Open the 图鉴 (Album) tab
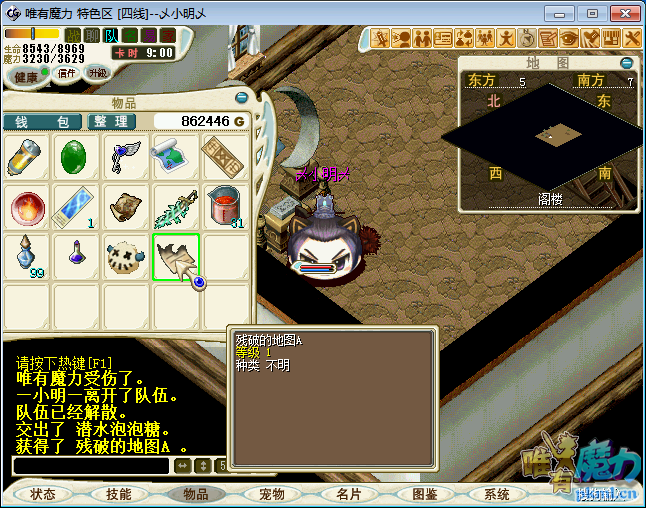 click(x=424, y=494)
